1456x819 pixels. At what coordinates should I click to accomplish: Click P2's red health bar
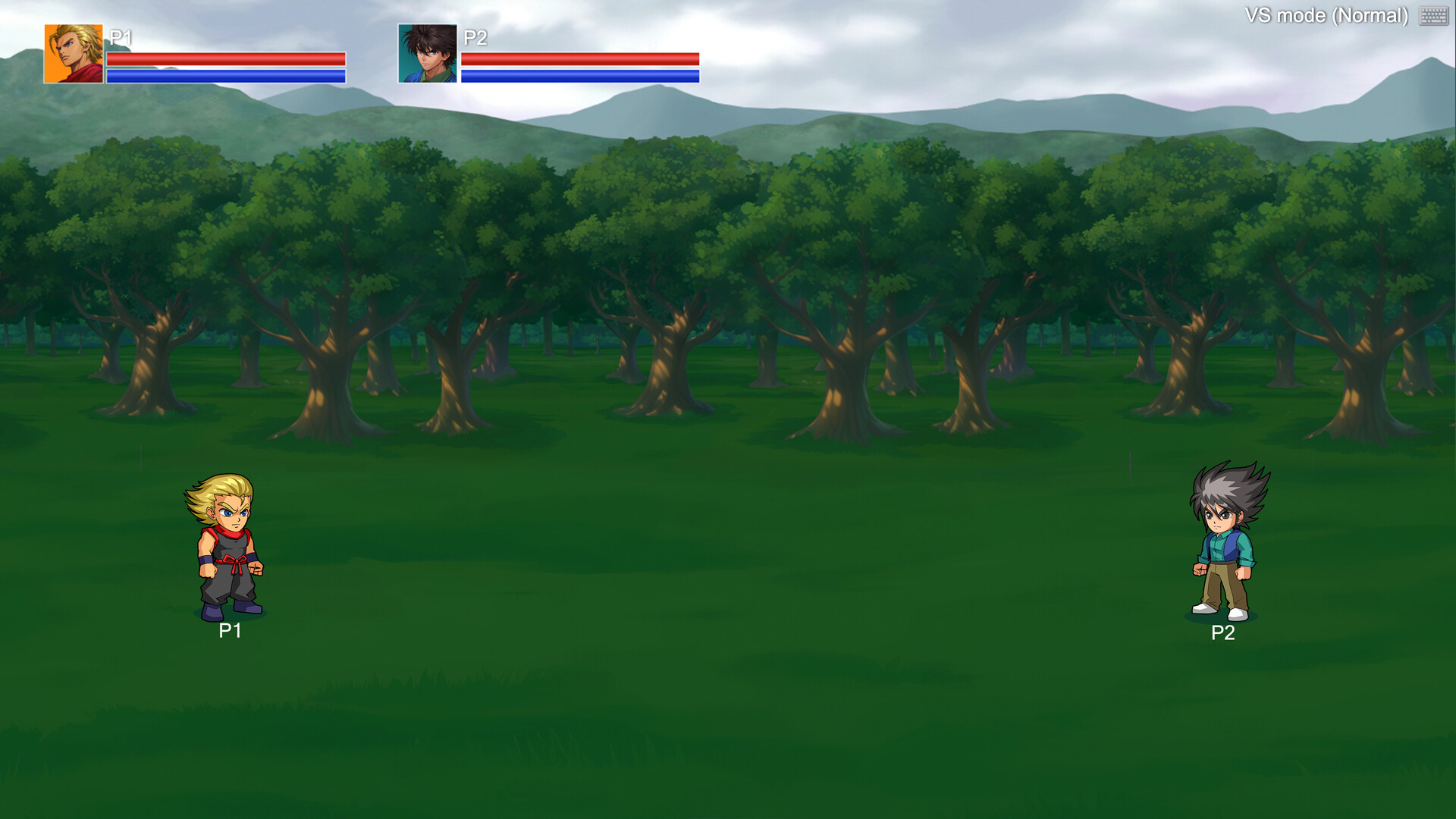pos(579,58)
